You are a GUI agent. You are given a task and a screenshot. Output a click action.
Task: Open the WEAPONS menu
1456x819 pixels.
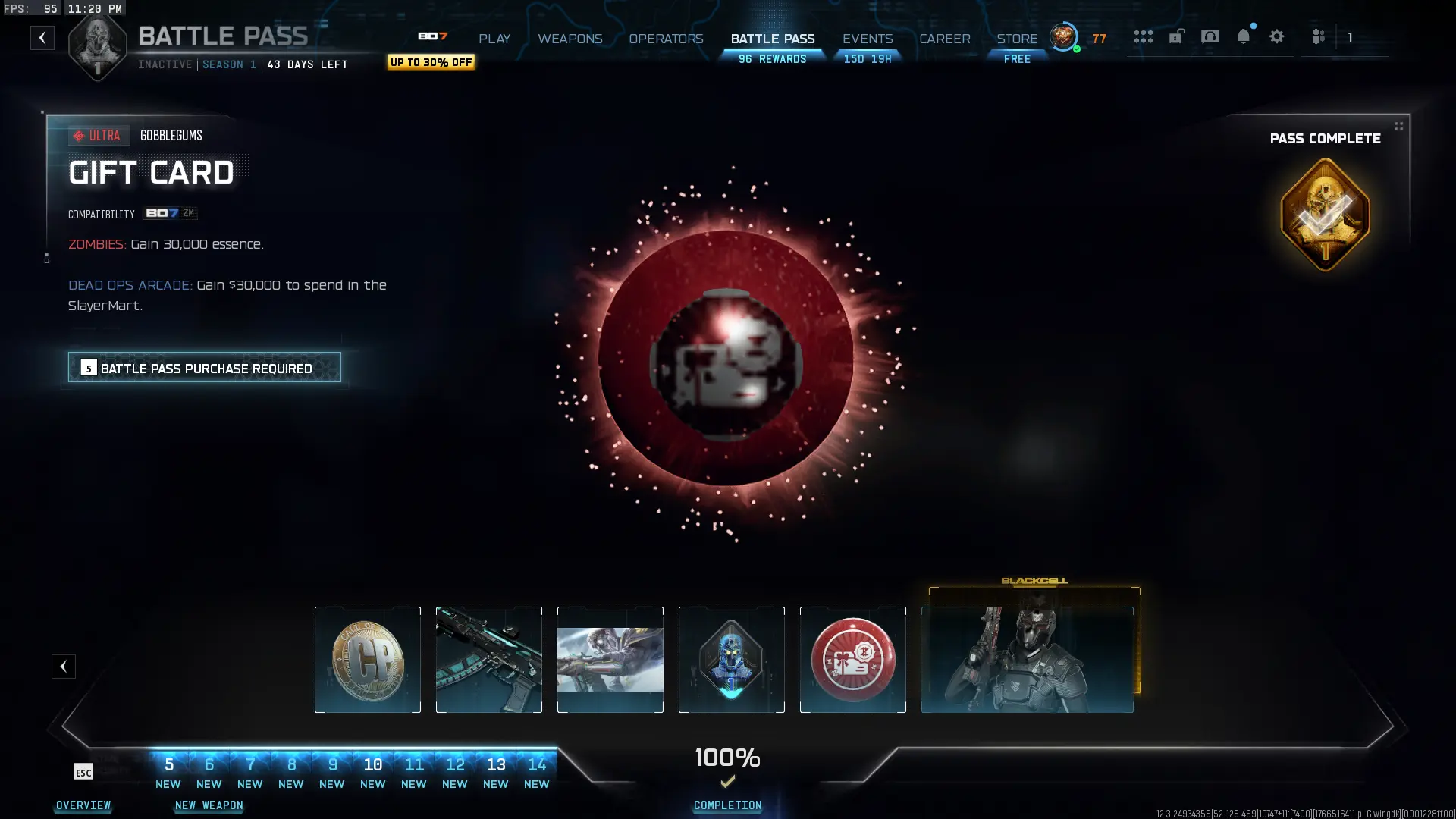click(570, 39)
